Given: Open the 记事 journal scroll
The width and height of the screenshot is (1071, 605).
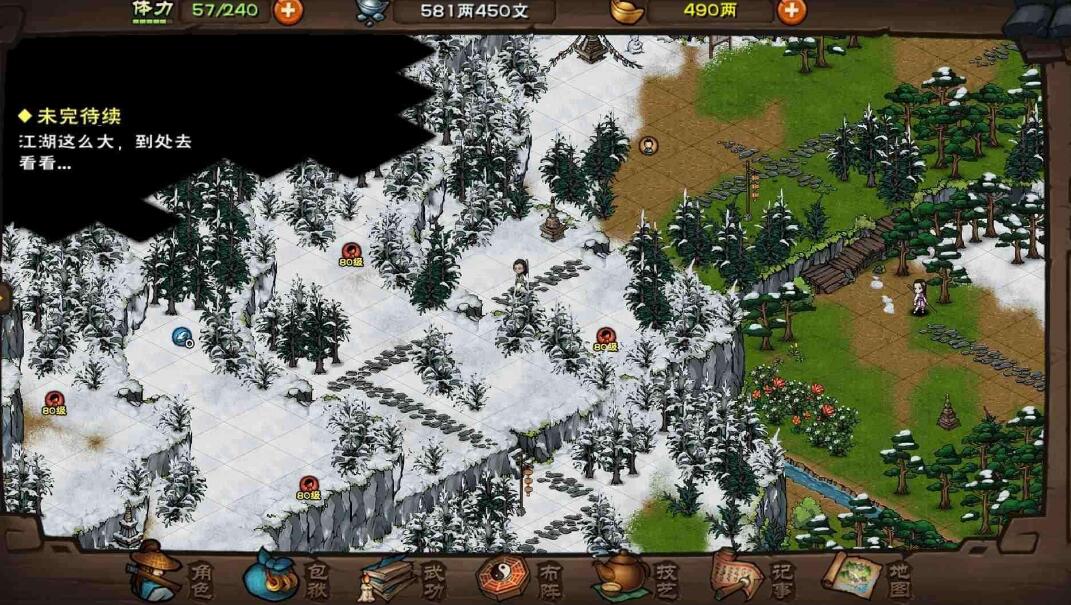Looking at the screenshot, I should tap(752, 576).
